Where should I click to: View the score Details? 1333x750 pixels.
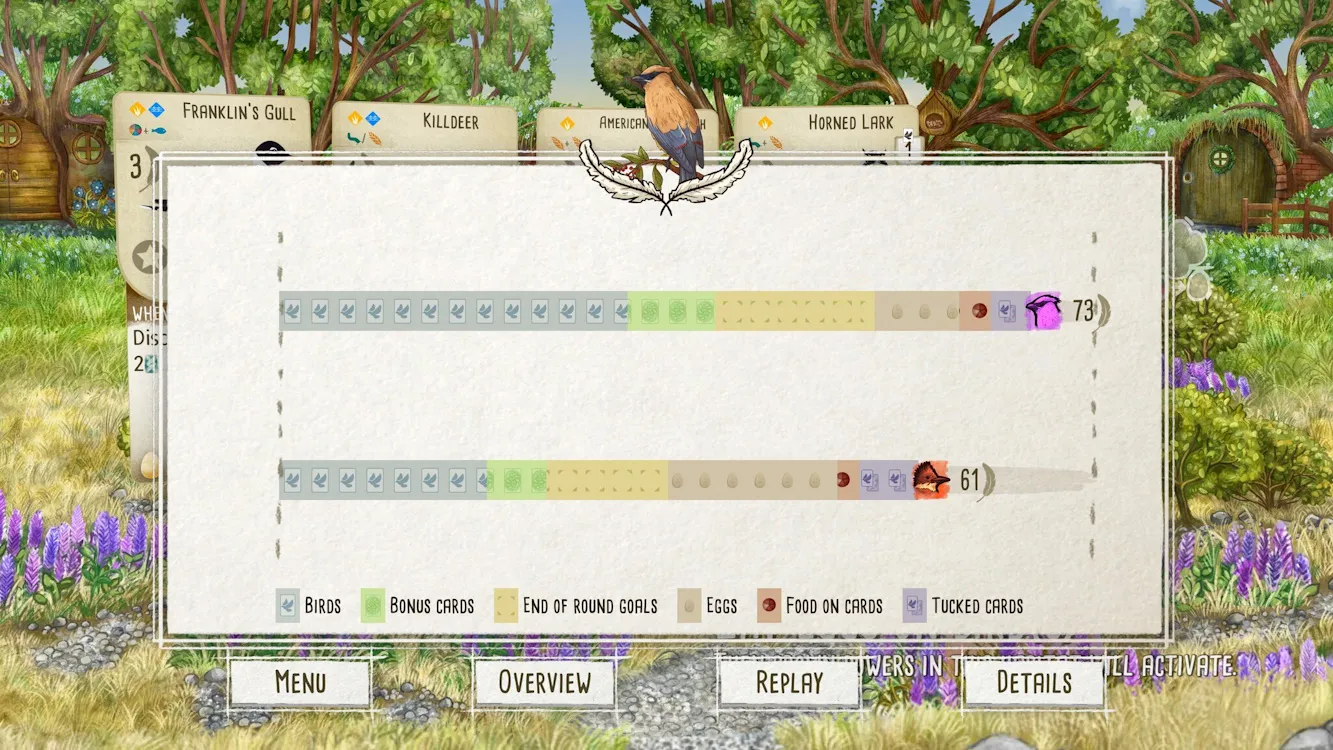(1034, 683)
